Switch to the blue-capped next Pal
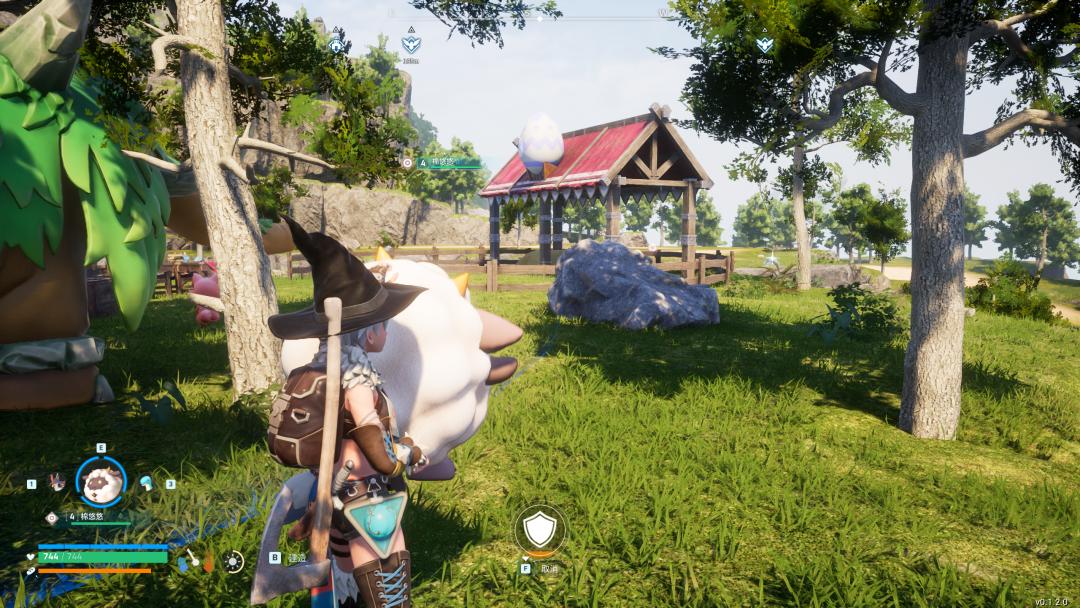 point(147,483)
